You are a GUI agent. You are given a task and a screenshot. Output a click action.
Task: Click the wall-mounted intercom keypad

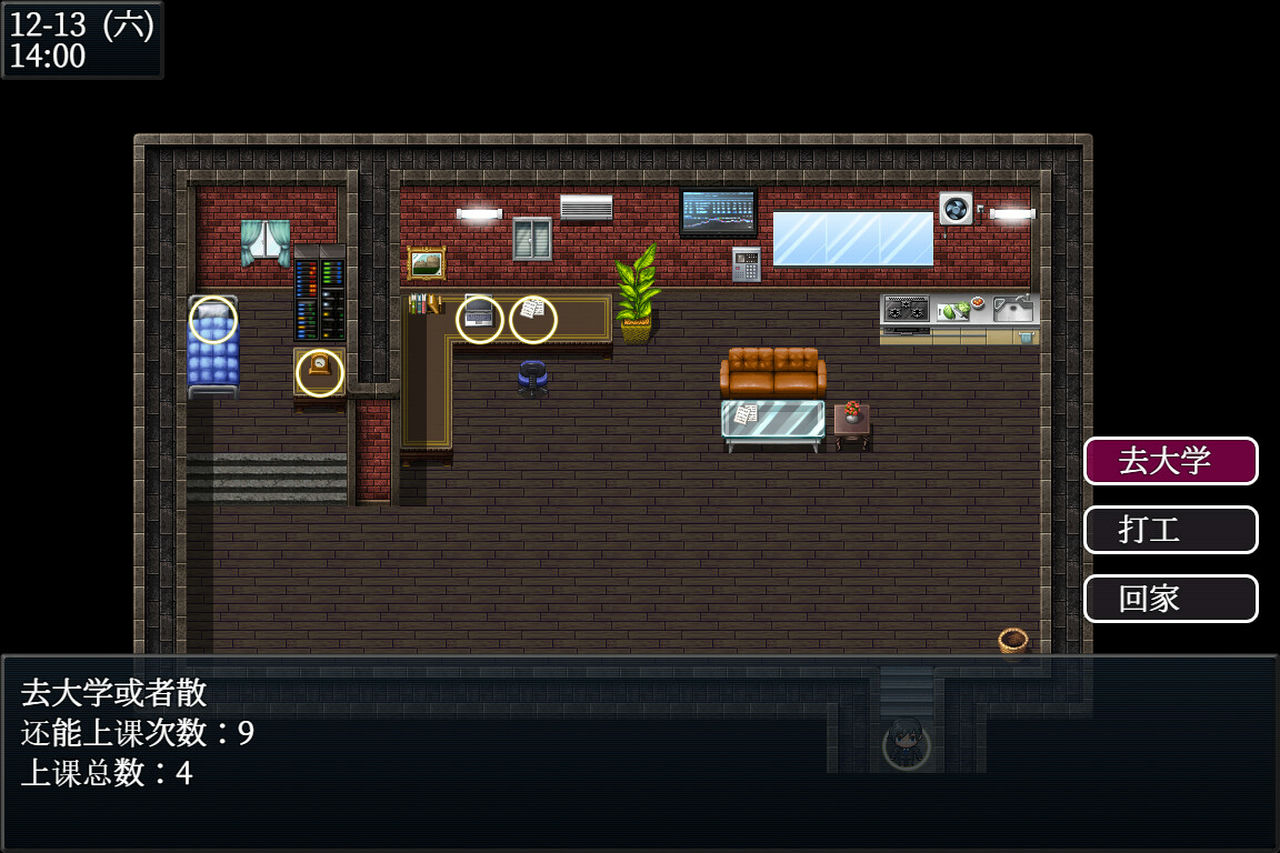pyautogui.click(x=748, y=266)
